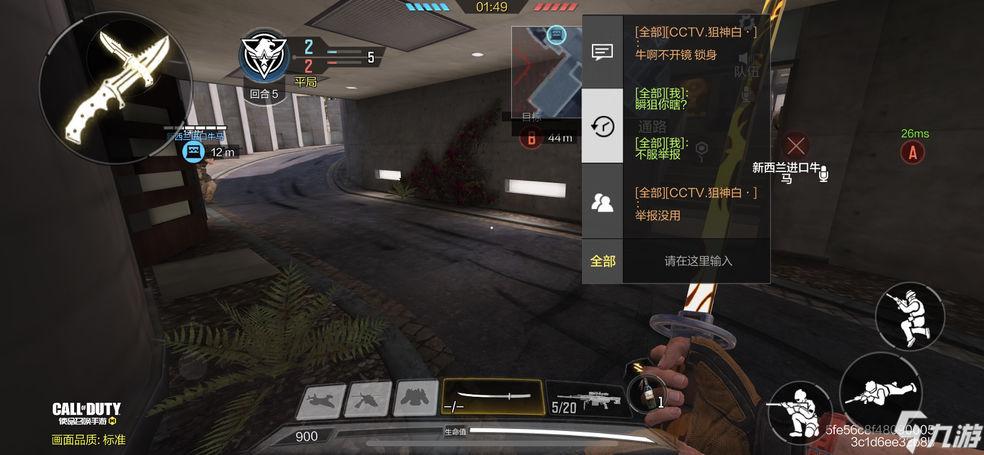This screenshot has height=455, width=984.
Task: Switch to the chat history tab
Action: point(602,126)
